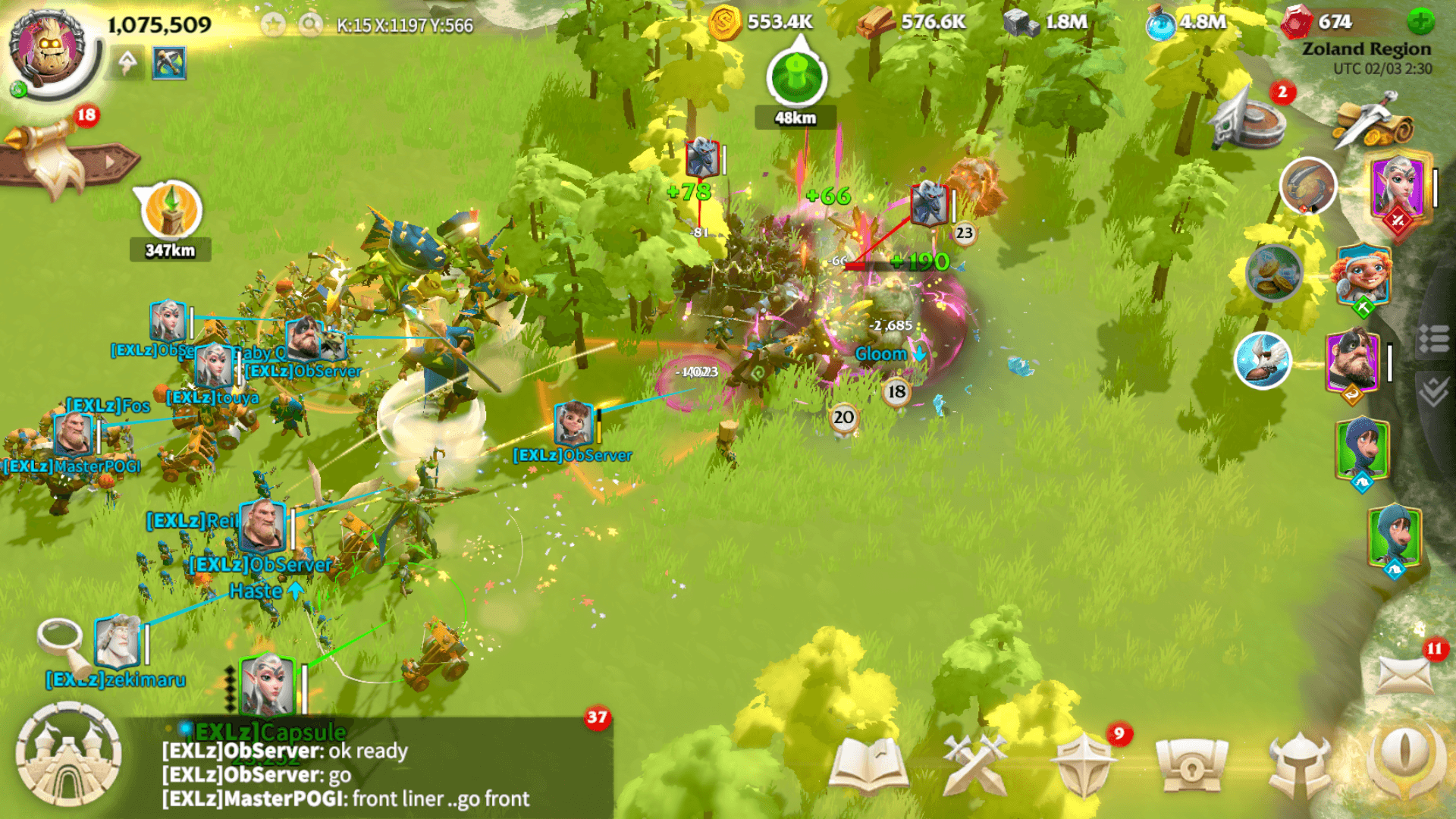Bookmark location with the star icon
This screenshot has width=1456, height=819.
[x=273, y=25]
